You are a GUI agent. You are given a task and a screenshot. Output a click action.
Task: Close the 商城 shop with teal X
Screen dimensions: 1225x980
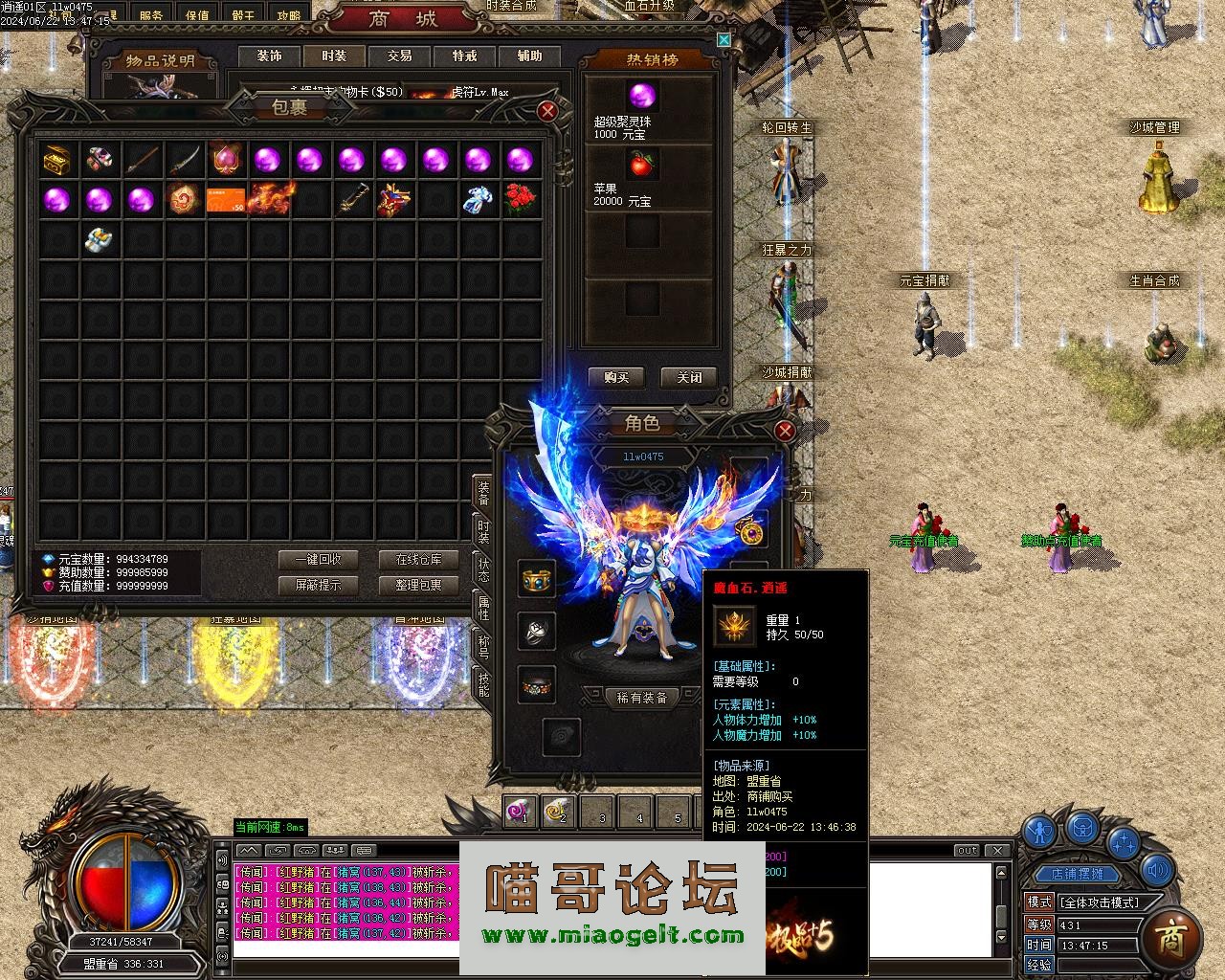coord(724,39)
